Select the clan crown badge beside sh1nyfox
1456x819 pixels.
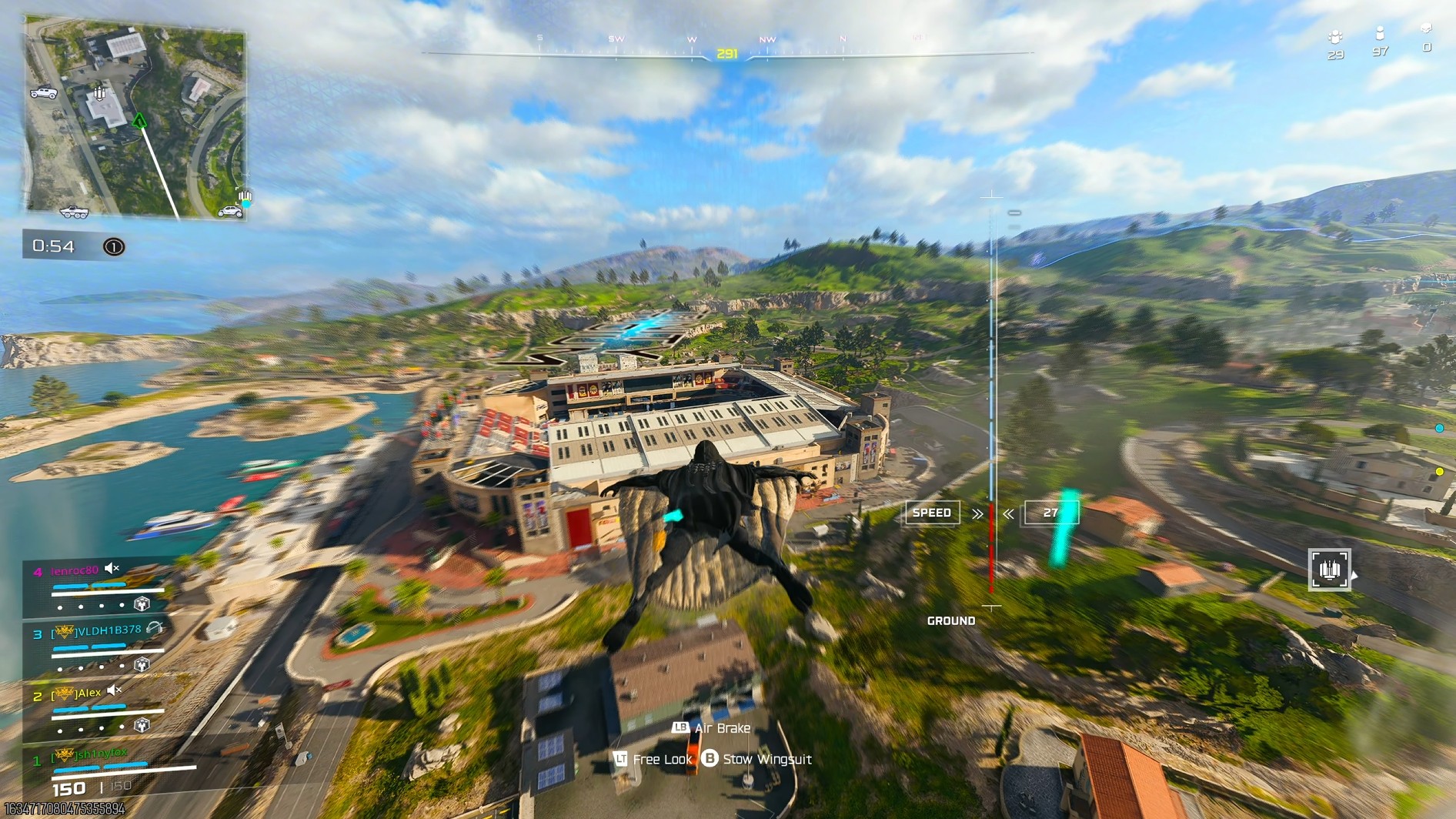click(x=64, y=754)
